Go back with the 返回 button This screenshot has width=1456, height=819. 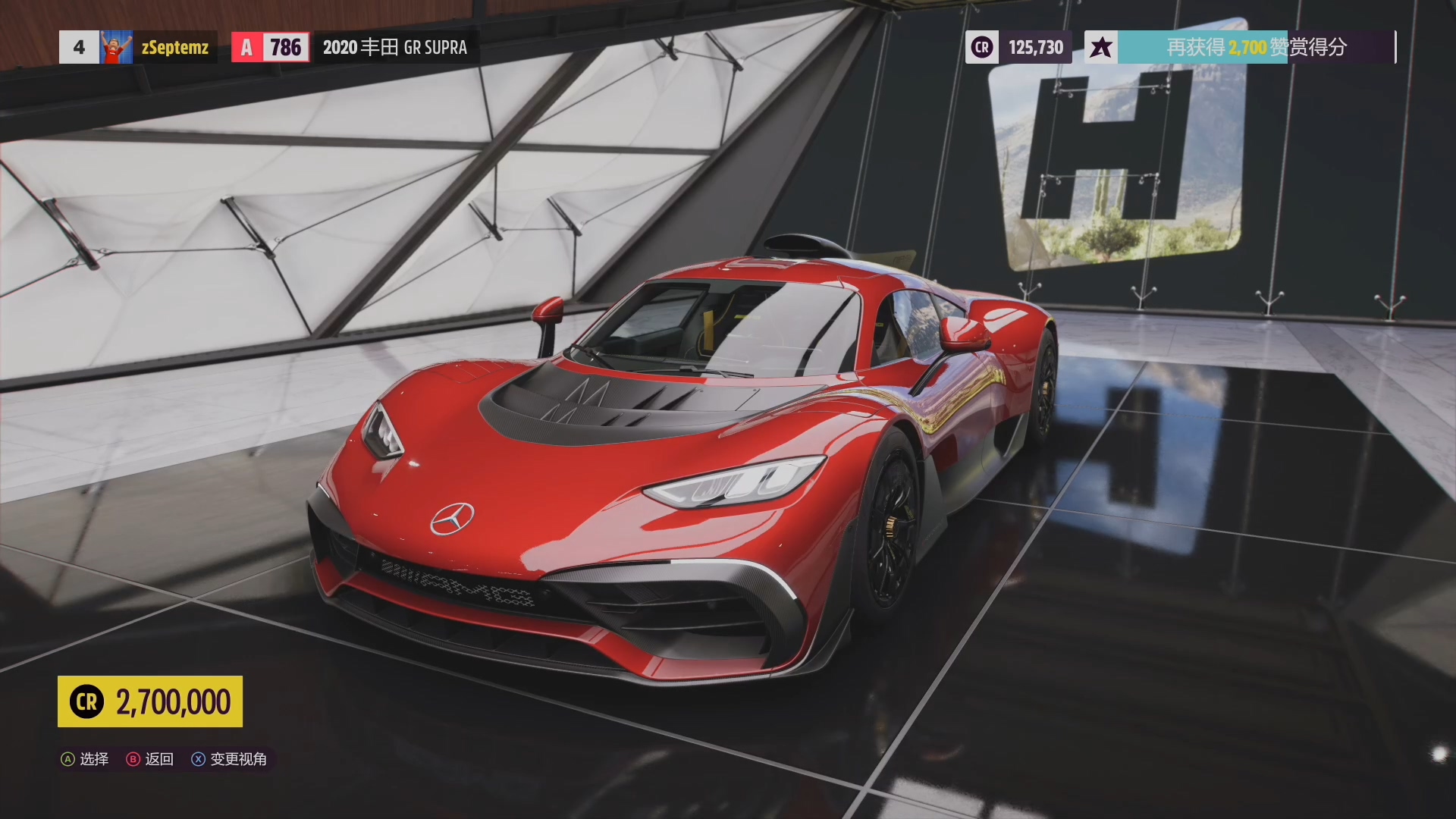[x=150, y=759]
